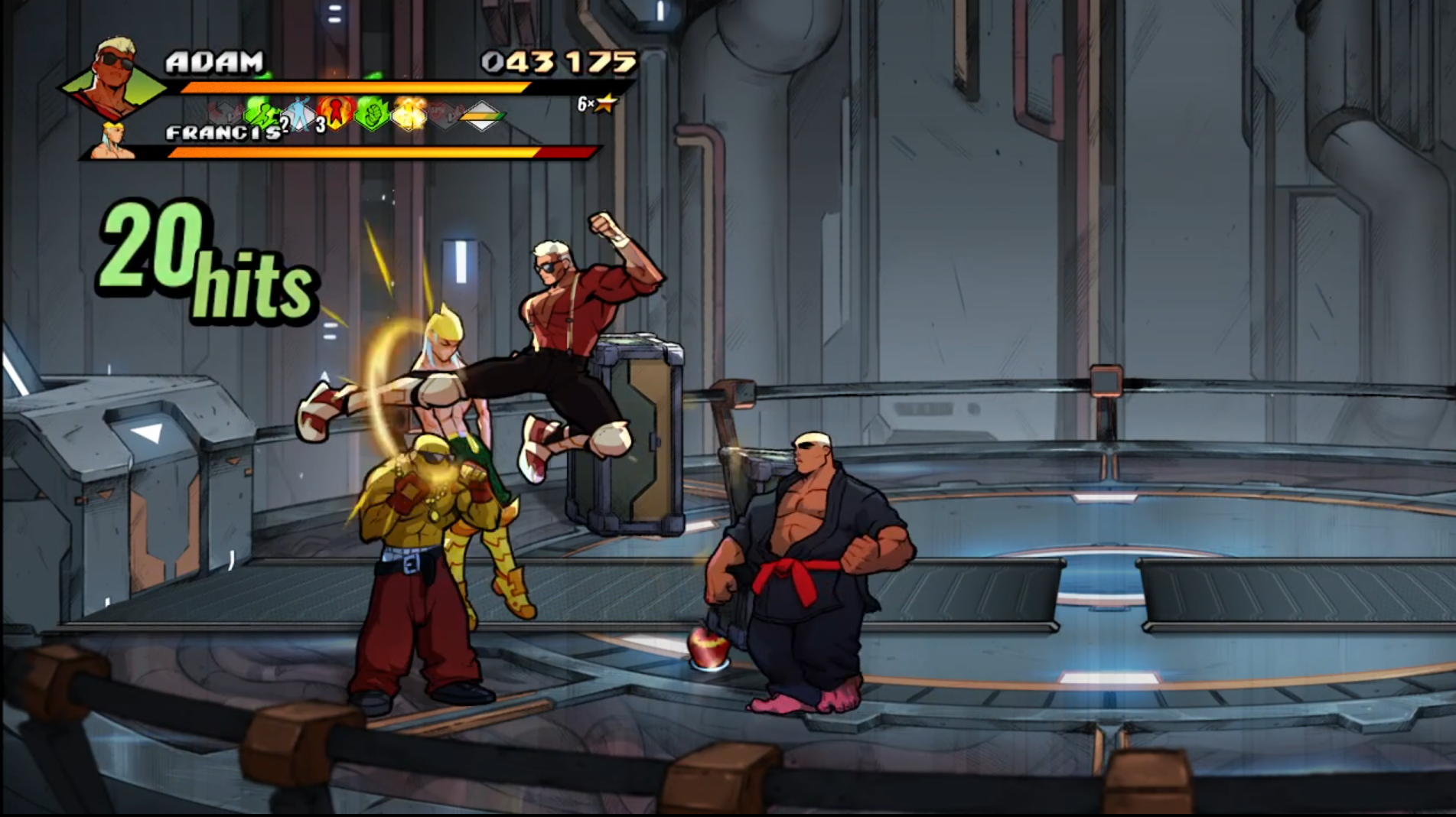Image resolution: width=1456 pixels, height=817 pixels.
Task: Select the green fist perk icon
Action: (372, 114)
